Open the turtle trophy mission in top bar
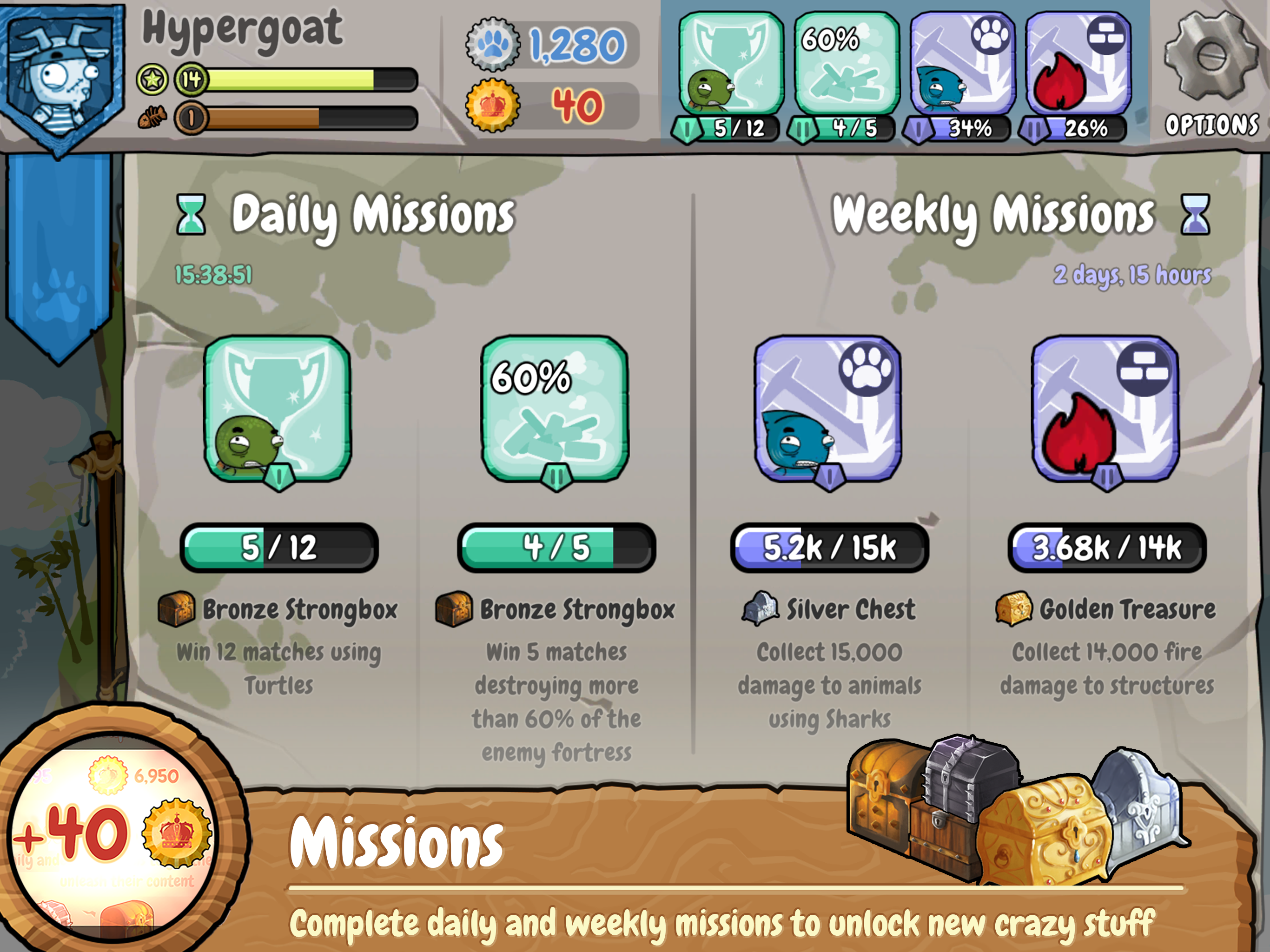The image size is (1270, 952). point(730,63)
